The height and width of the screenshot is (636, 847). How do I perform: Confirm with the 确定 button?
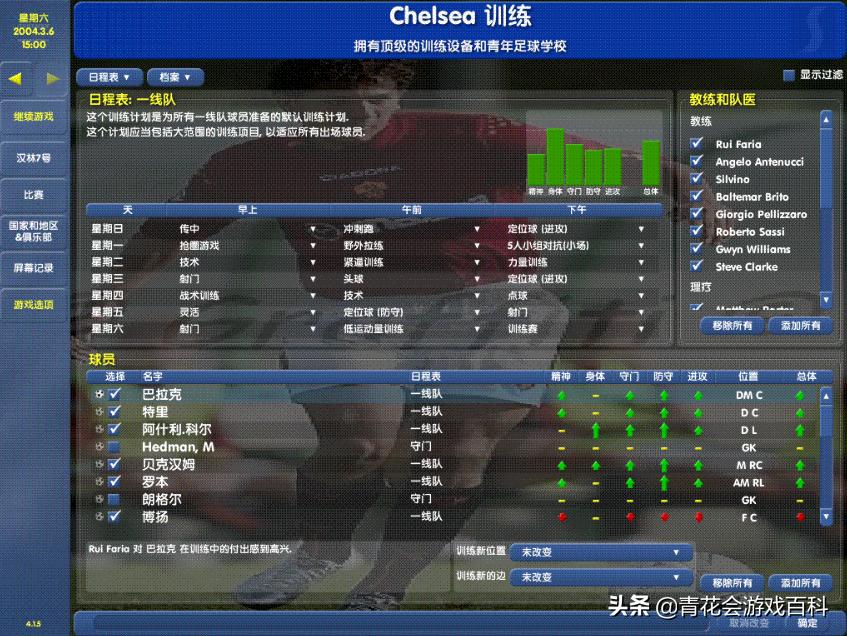[x=806, y=623]
